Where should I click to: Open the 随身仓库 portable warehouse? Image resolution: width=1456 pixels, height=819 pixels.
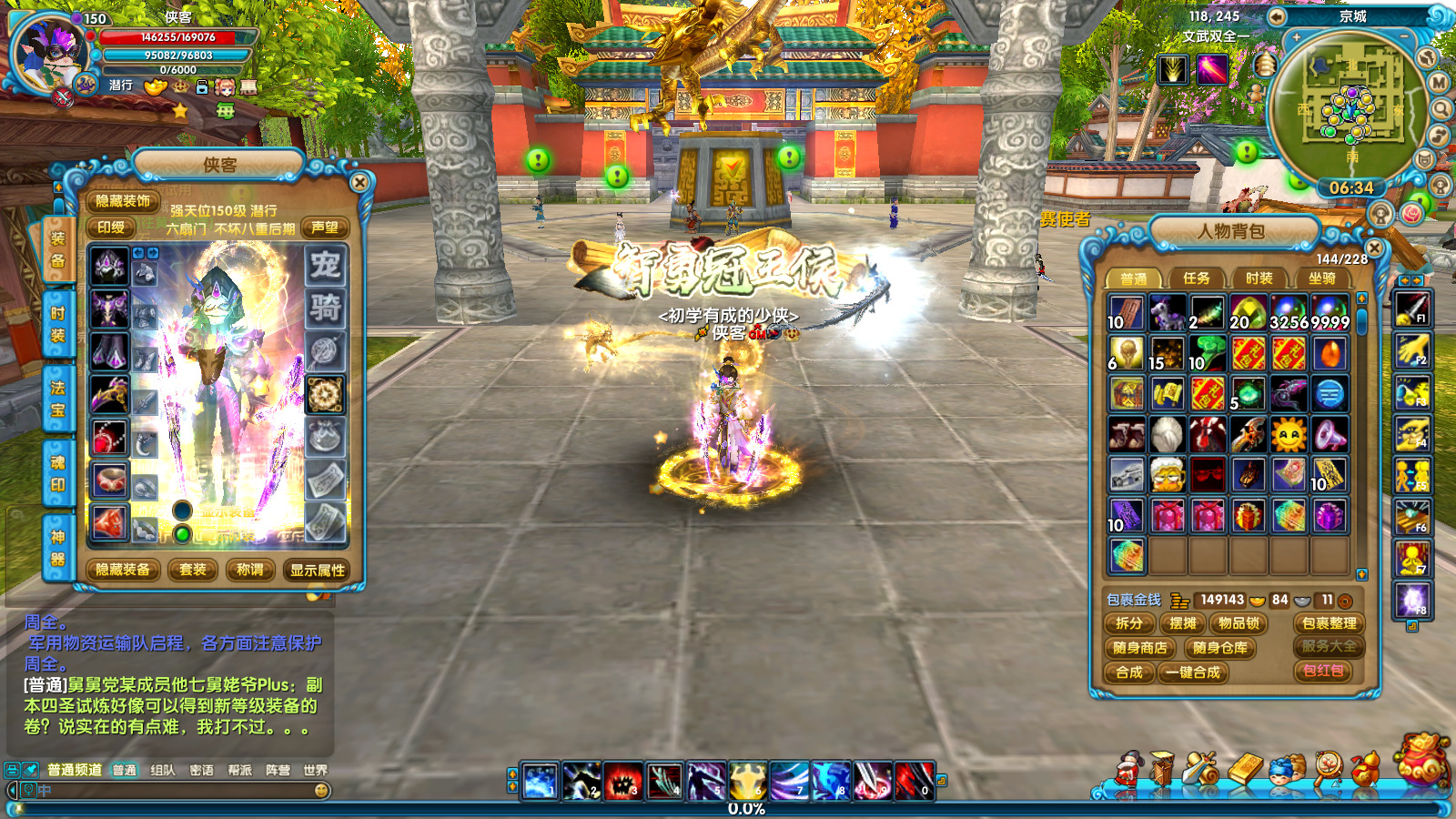point(1219,648)
